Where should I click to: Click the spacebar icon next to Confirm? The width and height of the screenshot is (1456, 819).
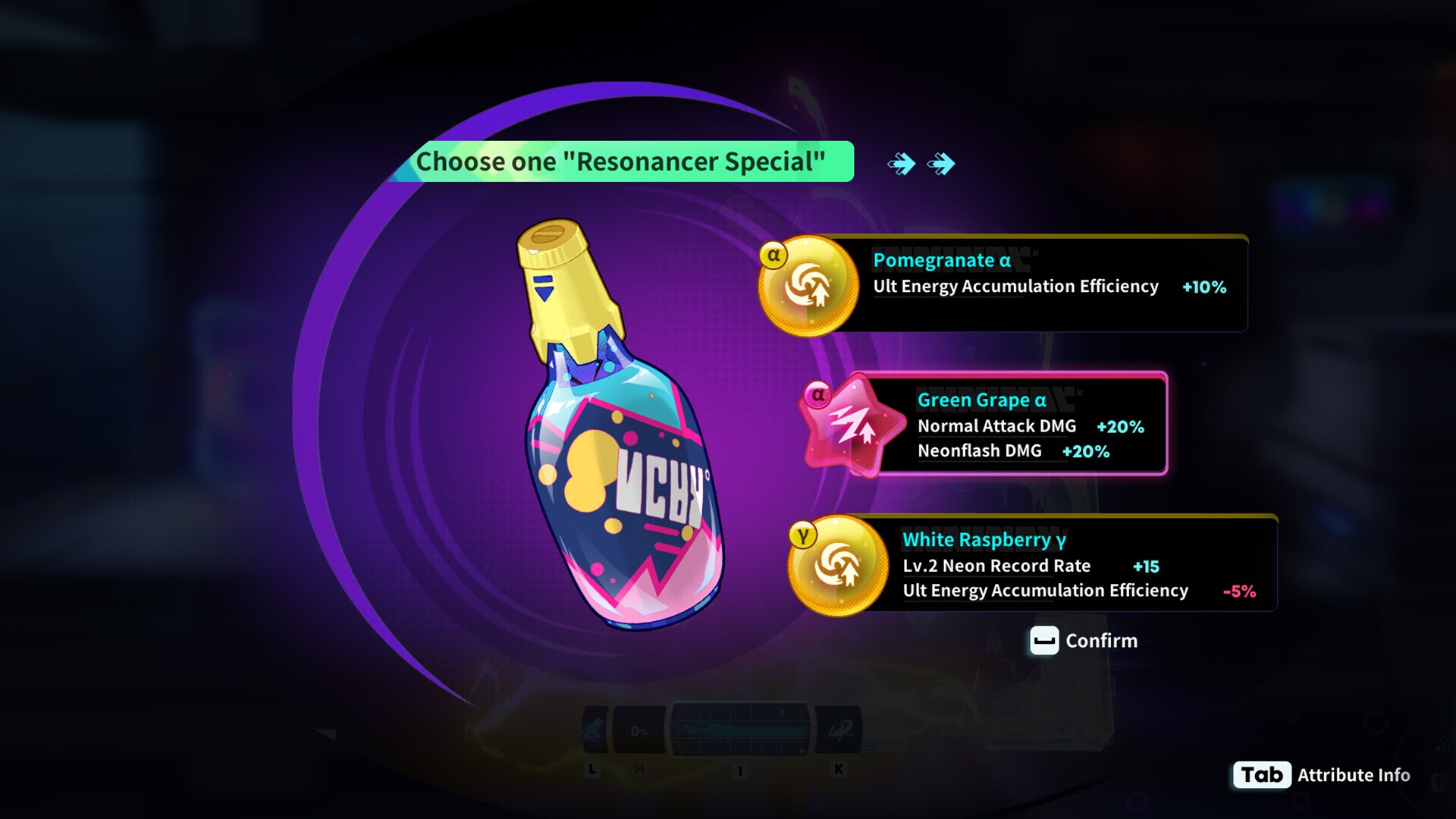pos(1043,641)
